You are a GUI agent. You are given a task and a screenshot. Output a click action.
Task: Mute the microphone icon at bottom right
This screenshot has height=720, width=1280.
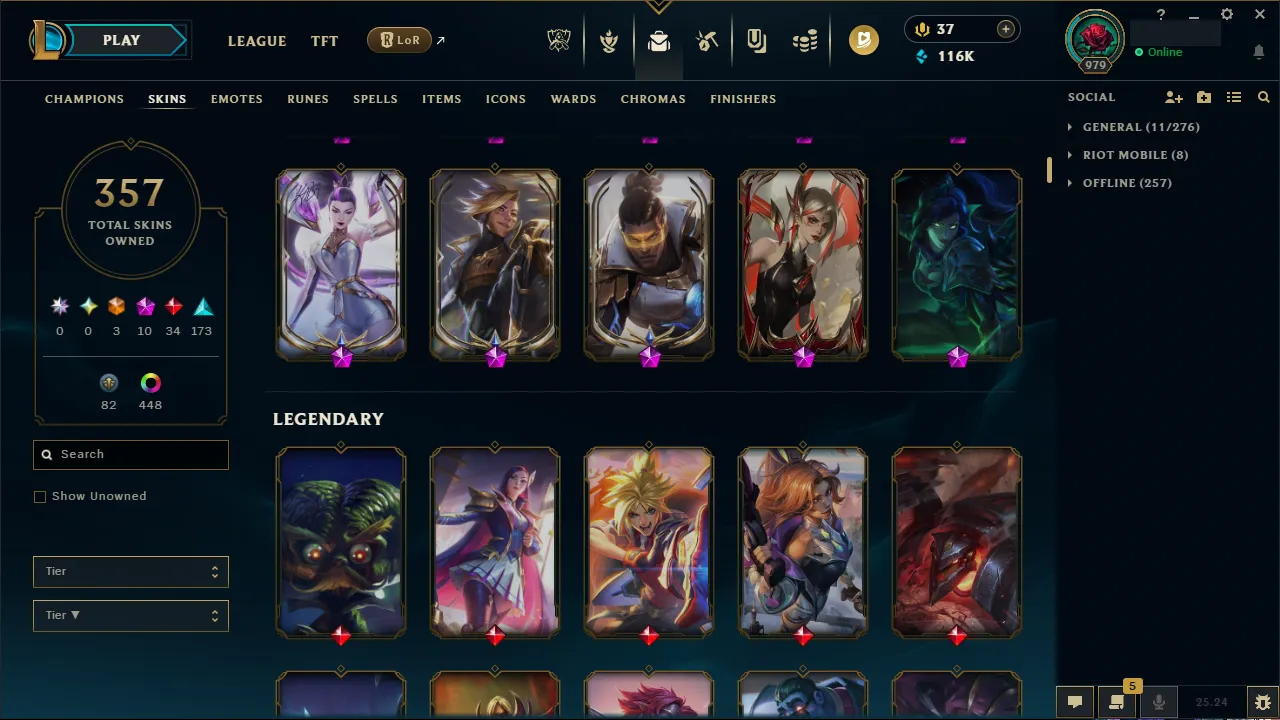click(x=1158, y=701)
